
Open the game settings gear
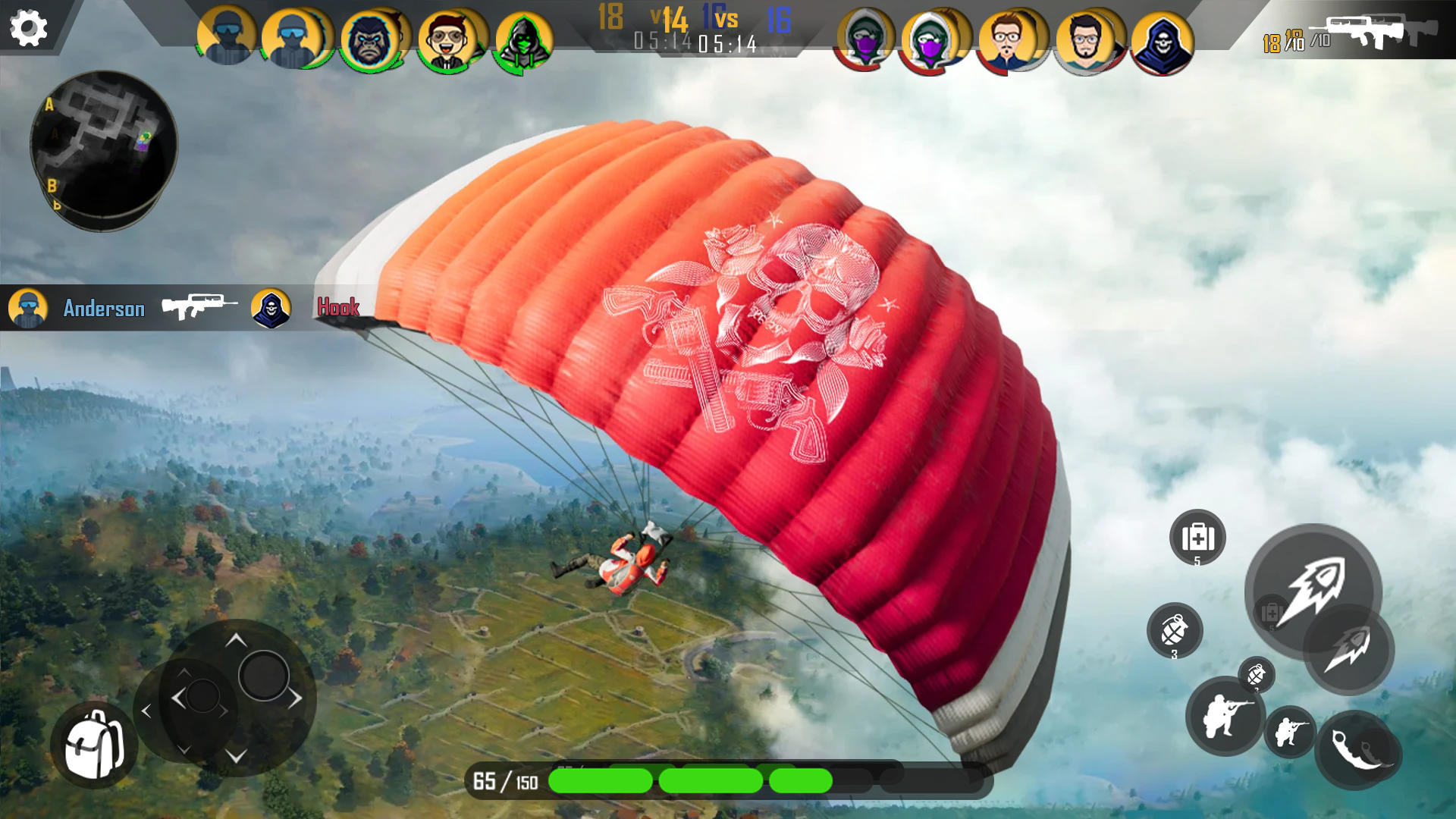coord(28,28)
